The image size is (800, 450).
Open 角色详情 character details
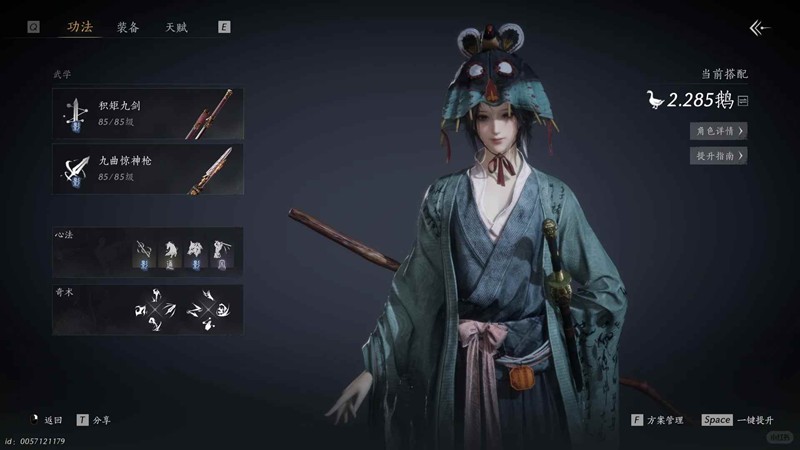tap(718, 130)
